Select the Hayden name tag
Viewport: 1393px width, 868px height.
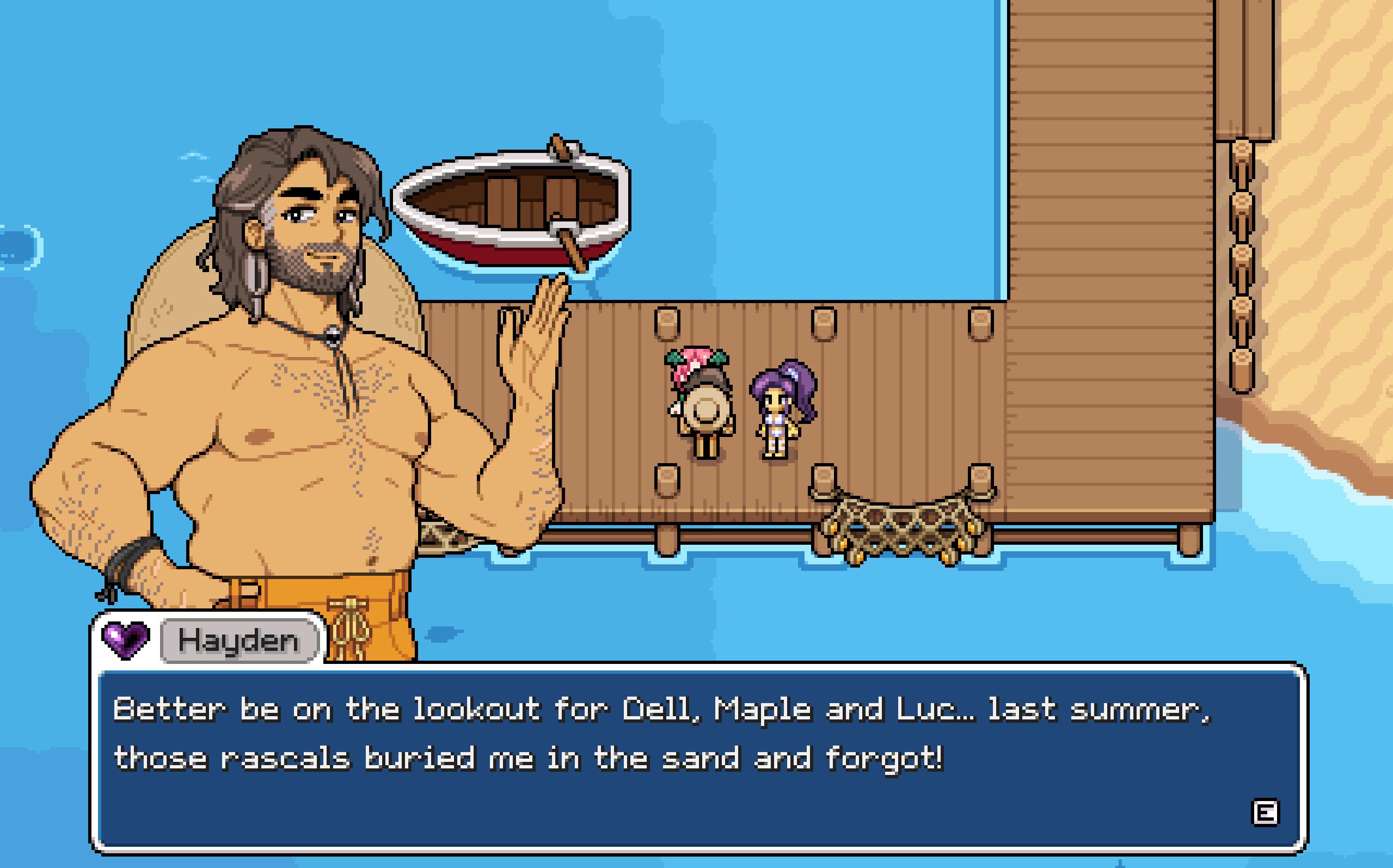tap(239, 641)
